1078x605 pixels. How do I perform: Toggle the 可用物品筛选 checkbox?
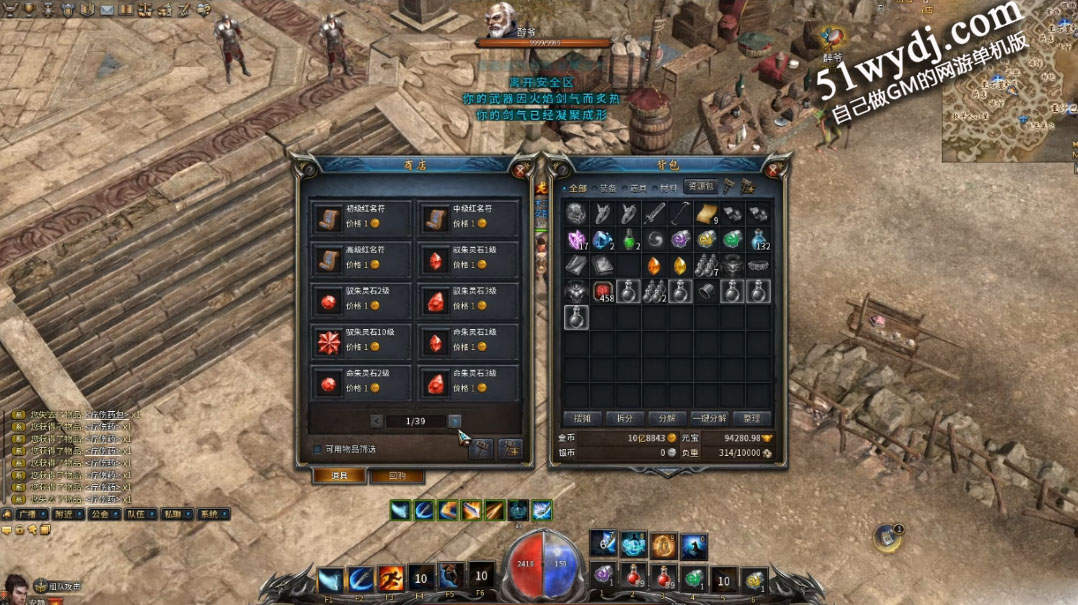click(317, 449)
